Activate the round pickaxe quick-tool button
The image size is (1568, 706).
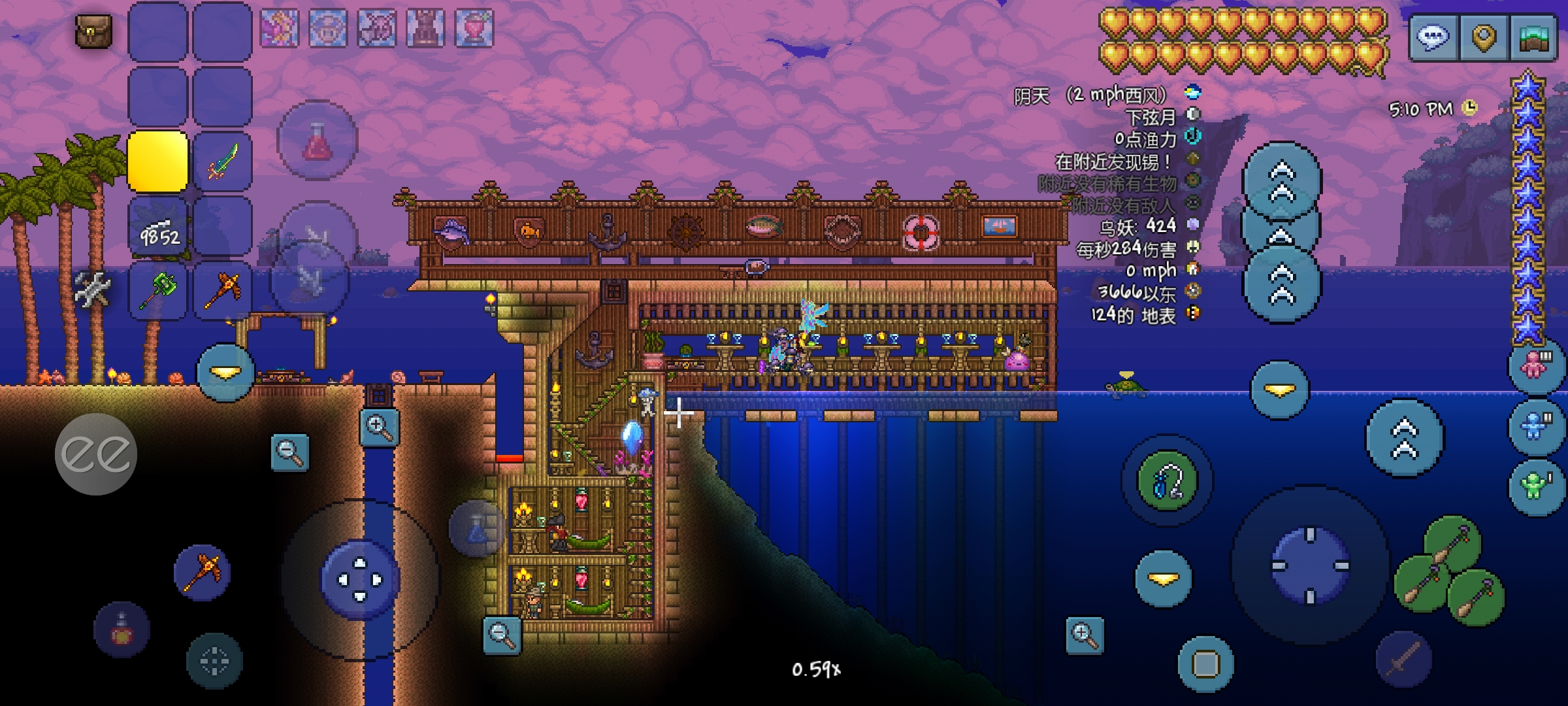tap(203, 573)
